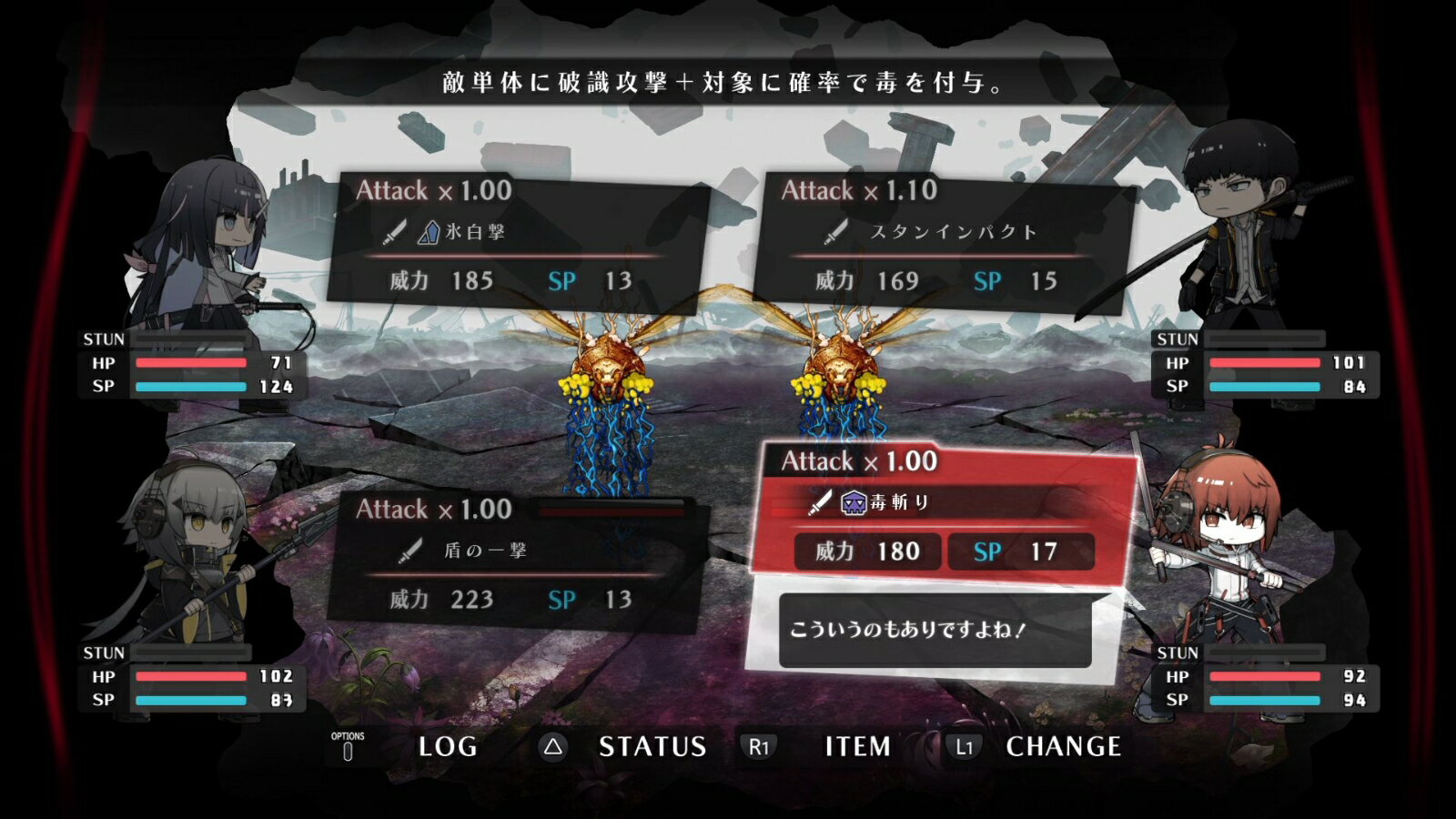Click the L1 button icon before CHANGE
This screenshot has height=819, width=1456.
(966, 746)
